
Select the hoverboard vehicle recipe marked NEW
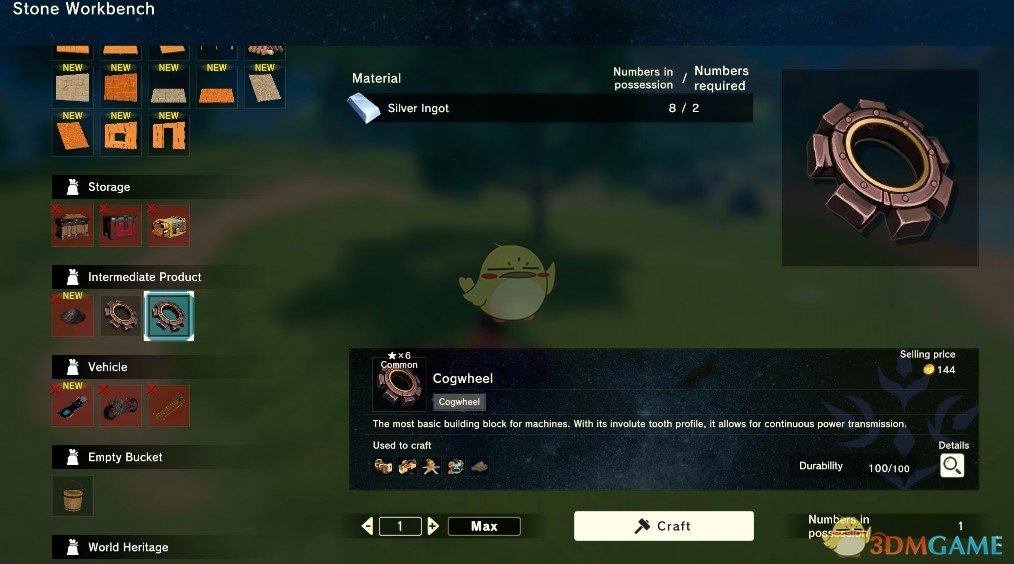click(72, 406)
